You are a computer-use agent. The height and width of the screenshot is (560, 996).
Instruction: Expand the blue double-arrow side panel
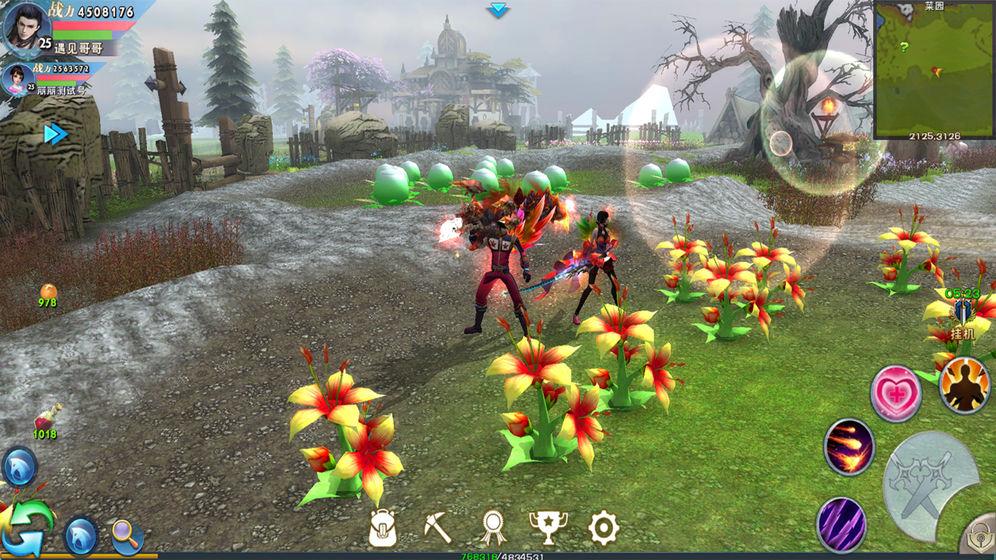(x=55, y=134)
